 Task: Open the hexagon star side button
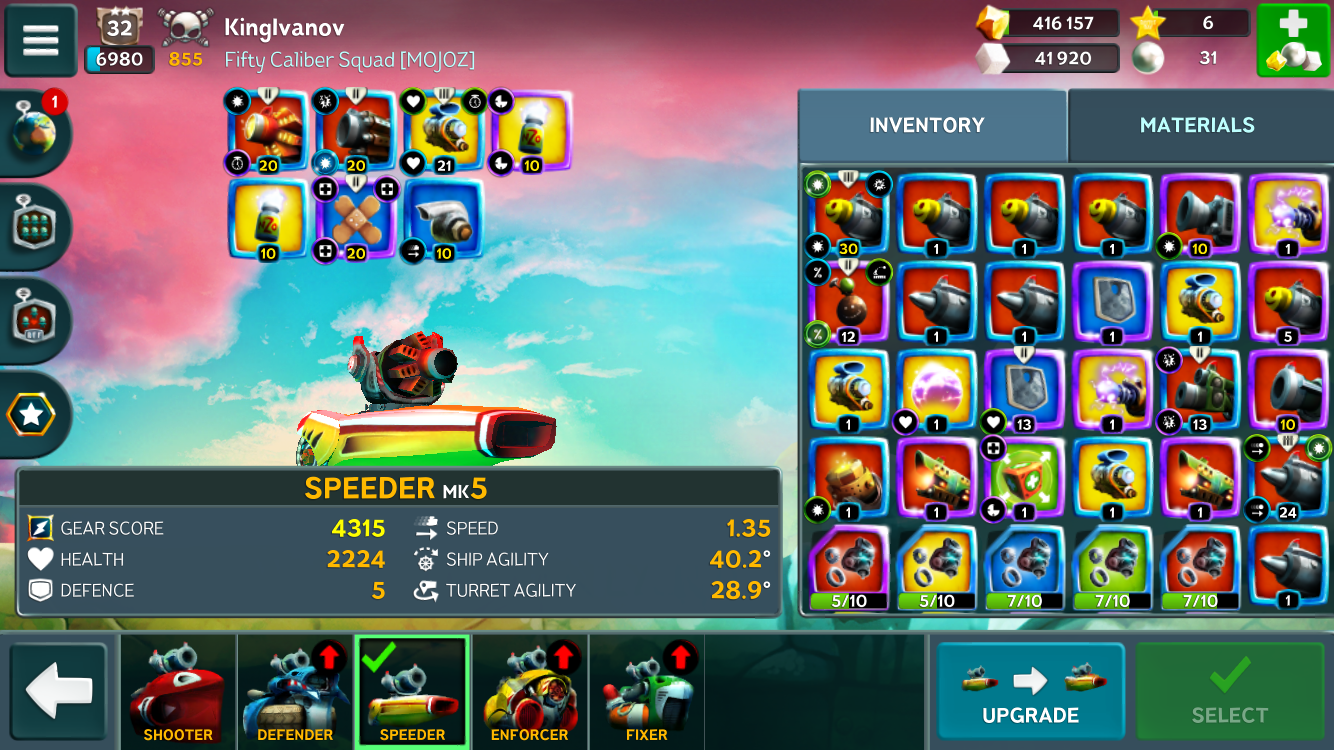[33, 414]
